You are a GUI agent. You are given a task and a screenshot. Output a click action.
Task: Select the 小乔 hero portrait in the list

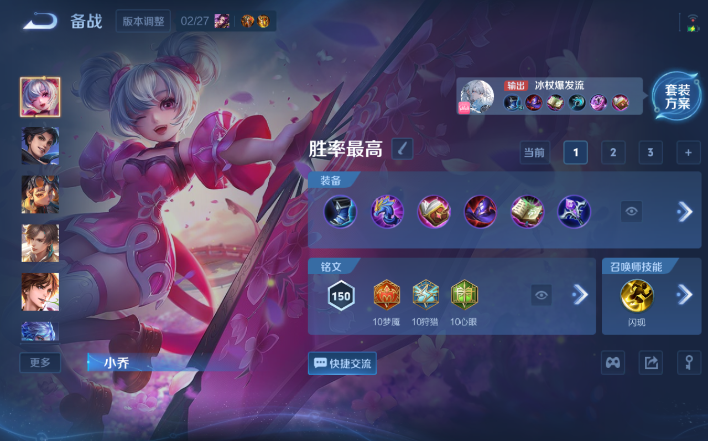40,97
